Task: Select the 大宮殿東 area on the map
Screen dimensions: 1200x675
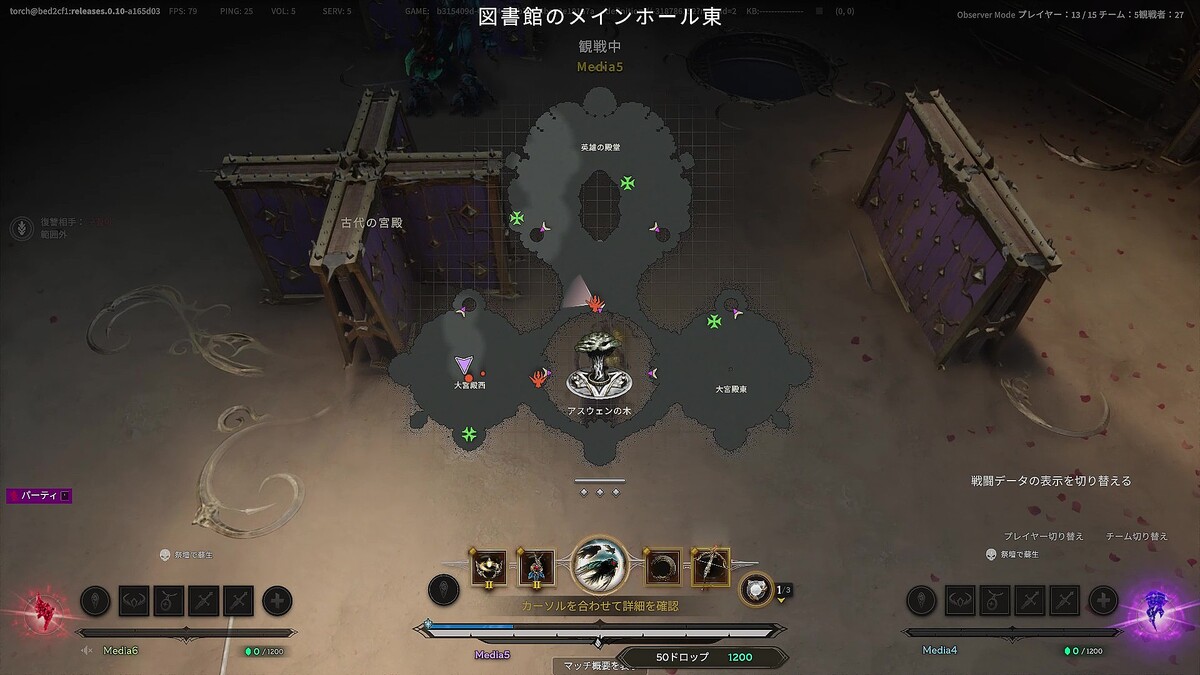Action: tap(731, 389)
